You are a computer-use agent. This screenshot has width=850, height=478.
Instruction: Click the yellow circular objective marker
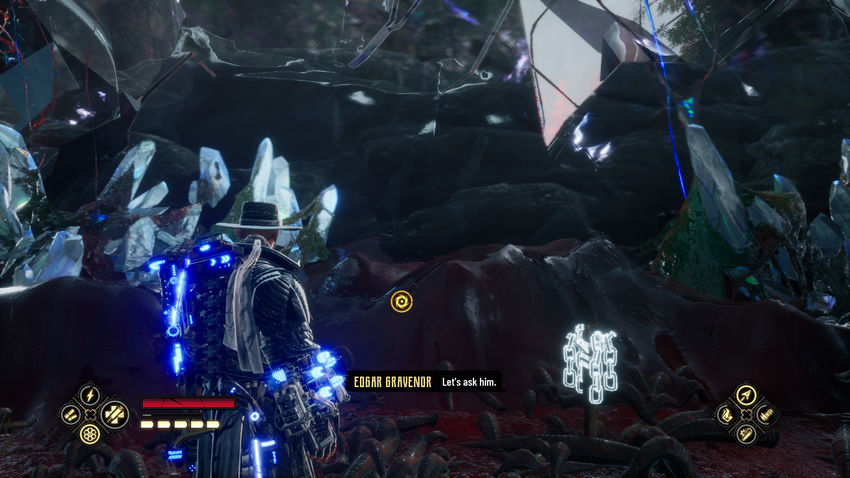pyautogui.click(x=401, y=300)
